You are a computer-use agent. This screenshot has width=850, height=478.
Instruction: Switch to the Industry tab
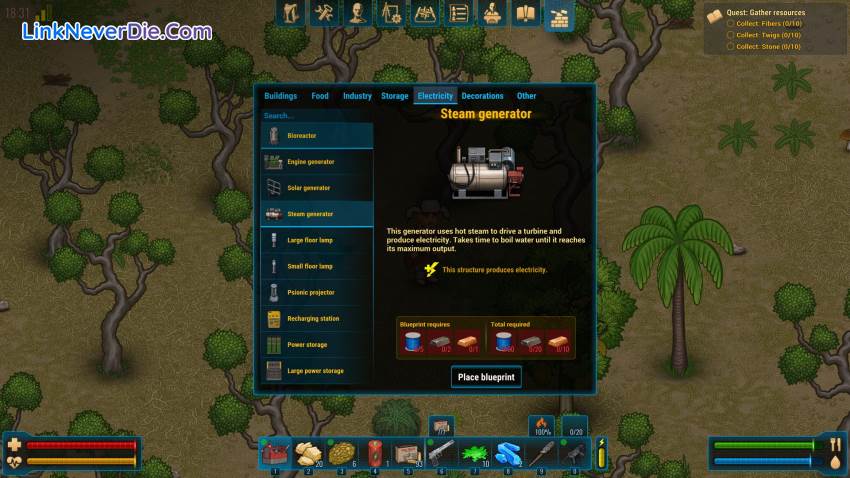tap(357, 96)
